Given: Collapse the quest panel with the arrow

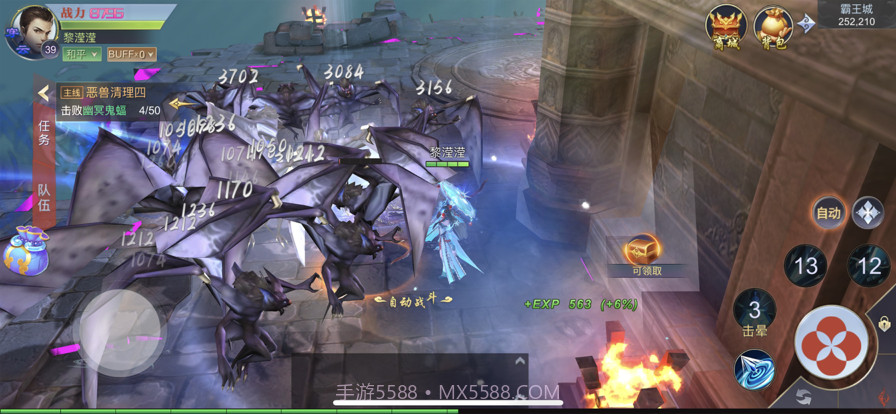Looking at the screenshot, I should coord(43,93).
